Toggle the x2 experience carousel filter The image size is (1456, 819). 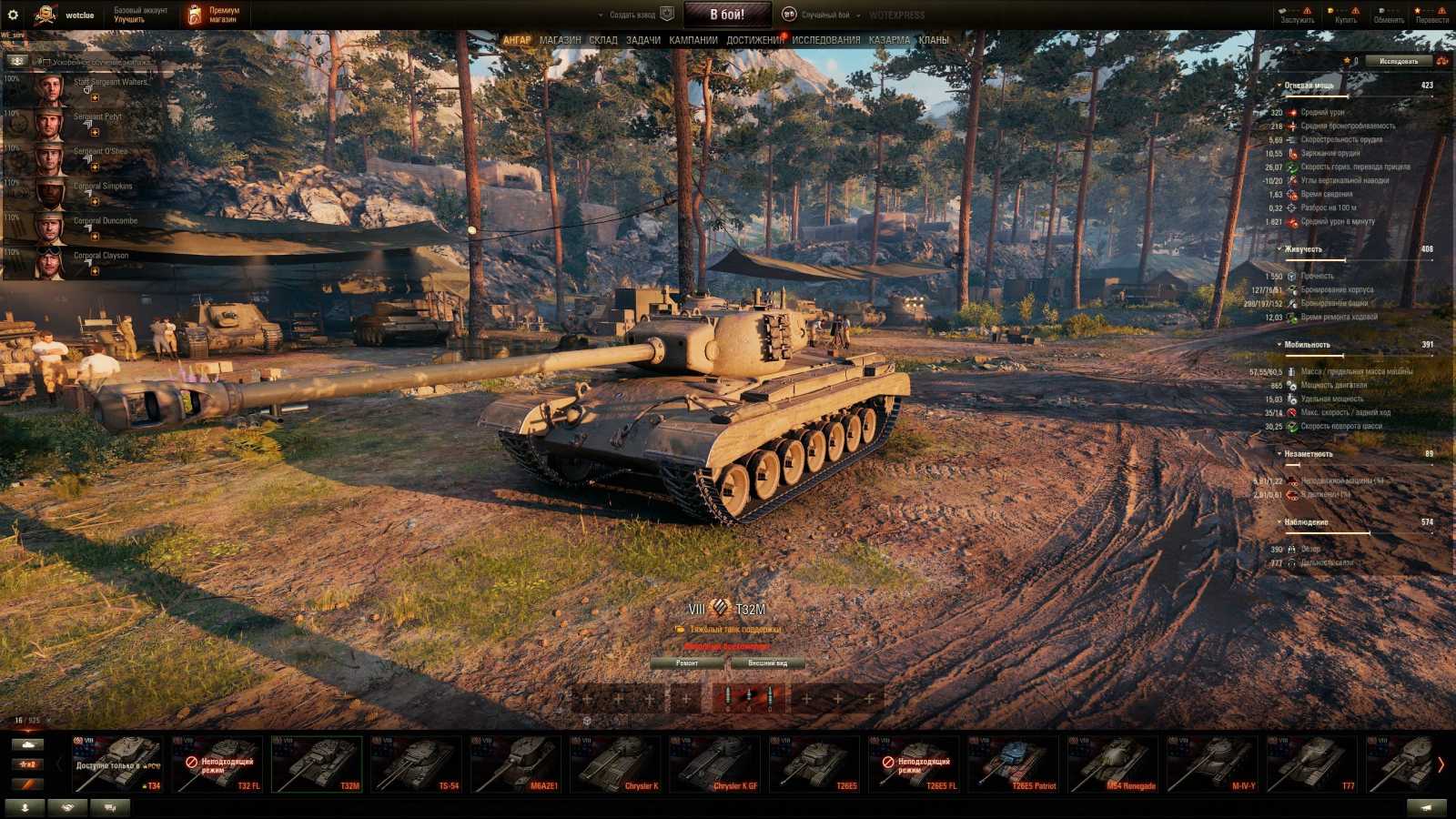point(28,764)
